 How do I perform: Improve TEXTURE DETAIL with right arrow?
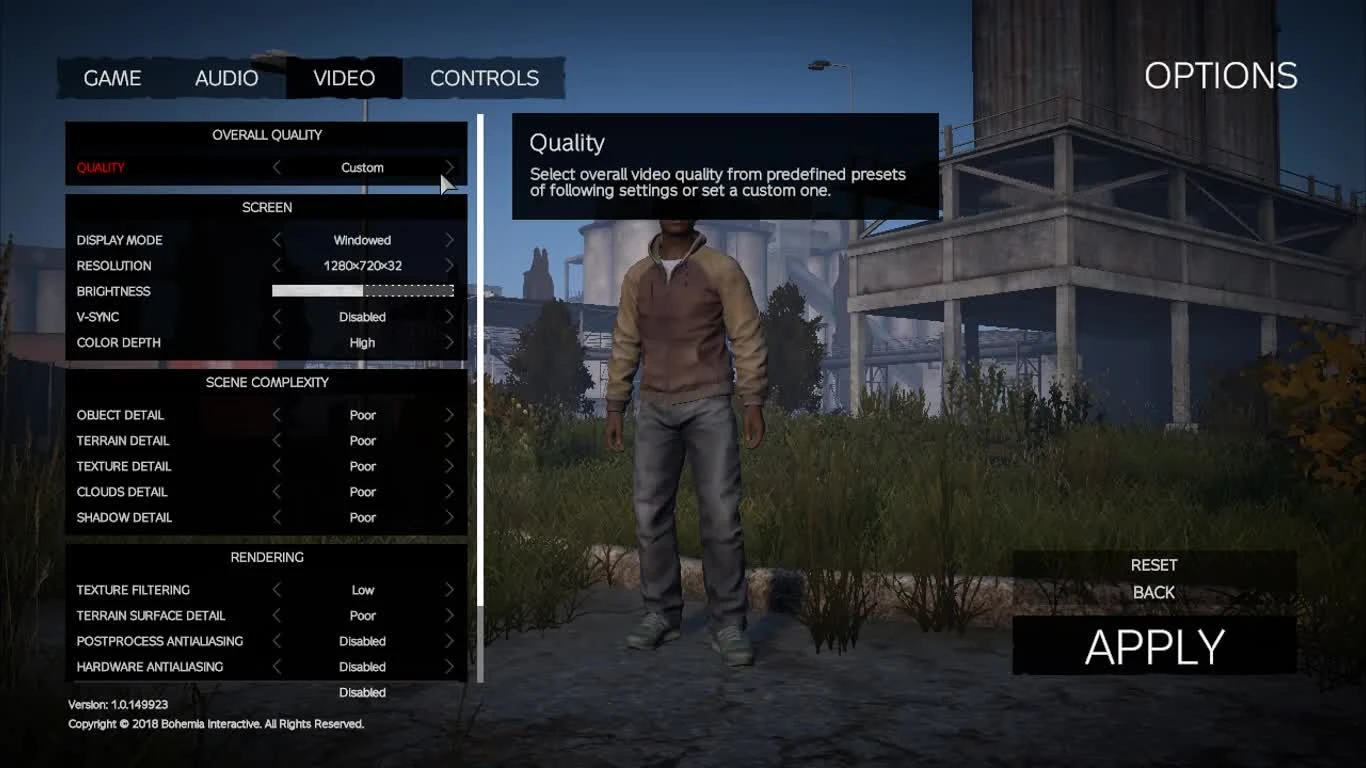[x=449, y=466]
